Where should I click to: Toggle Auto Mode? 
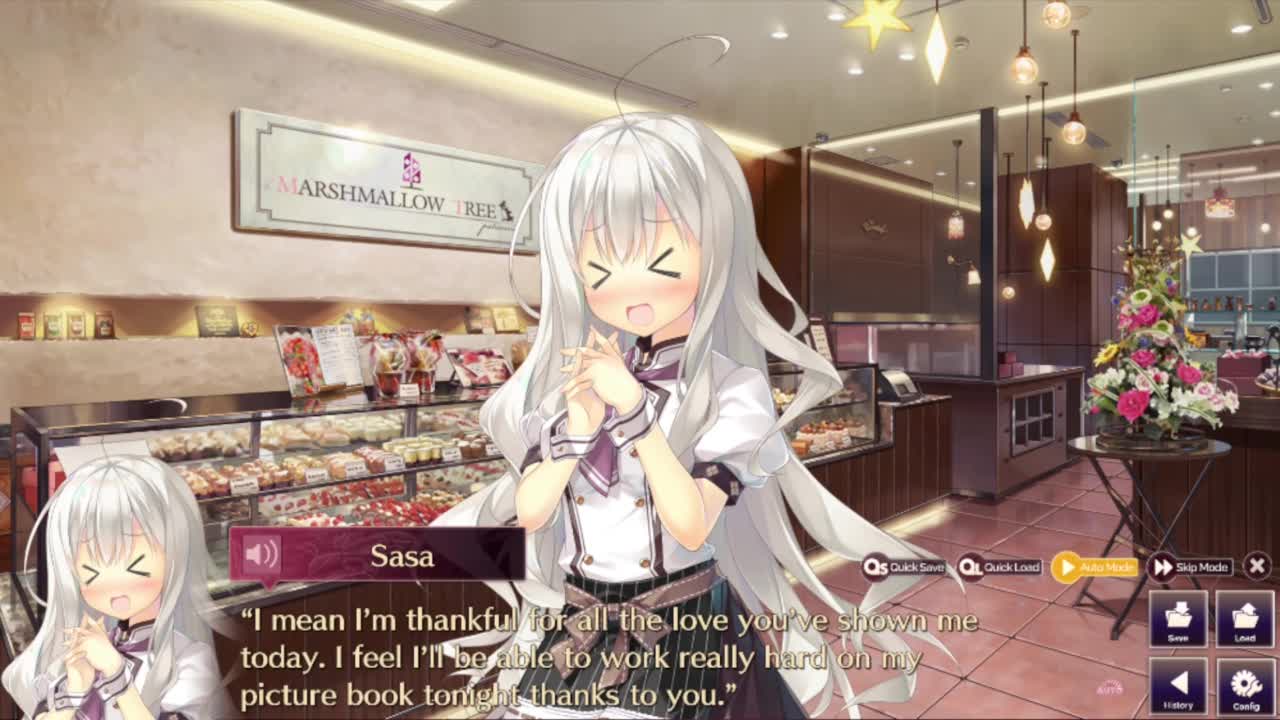point(1094,567)
